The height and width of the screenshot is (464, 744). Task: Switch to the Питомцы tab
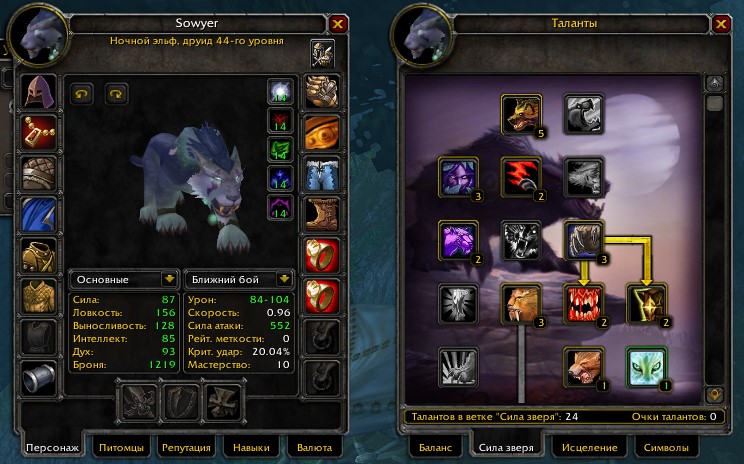point(116,446)
